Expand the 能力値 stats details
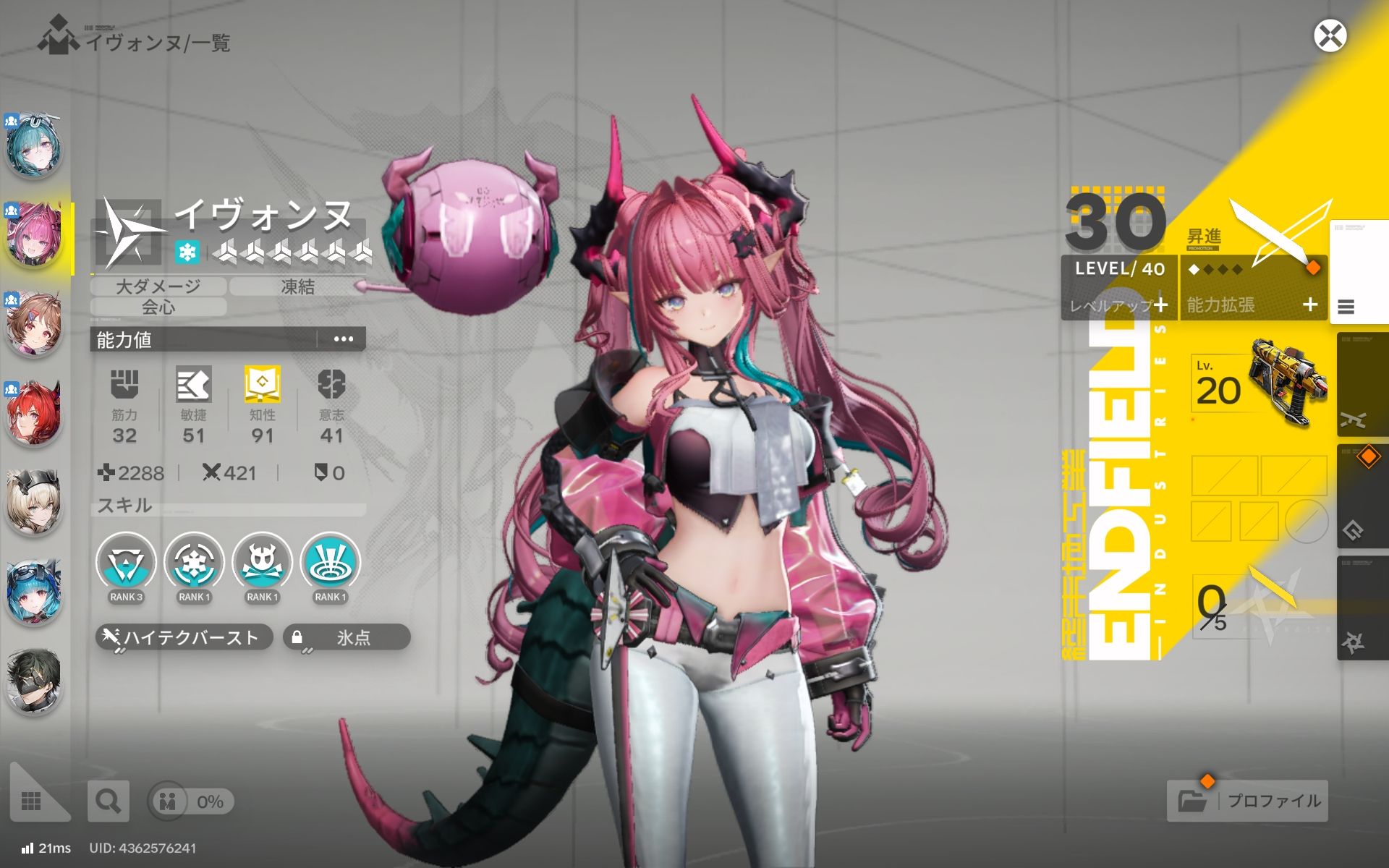Screen dimensions: 1389x868 click(343, 339)
